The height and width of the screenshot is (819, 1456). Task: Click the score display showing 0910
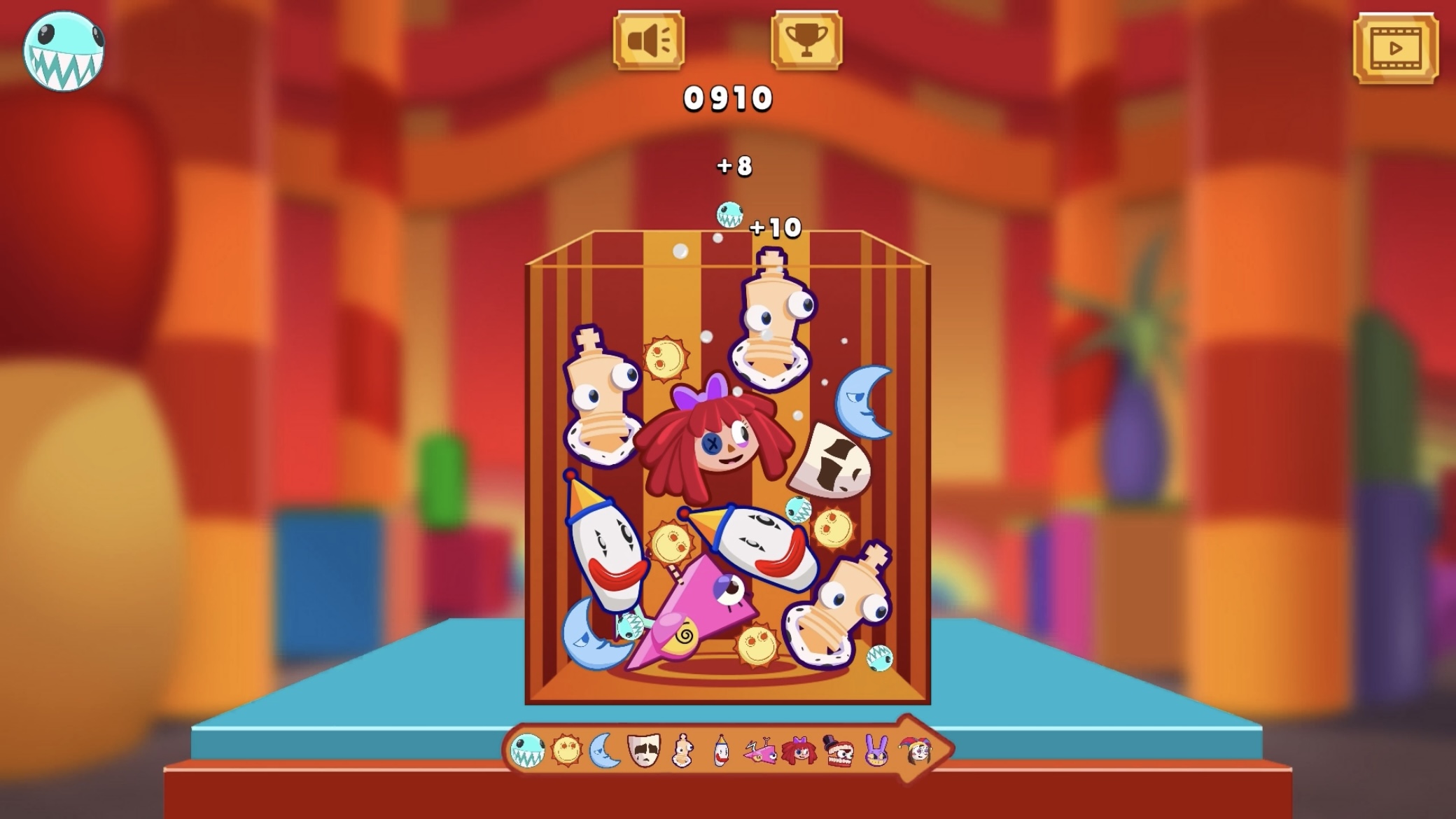point(728,99)
